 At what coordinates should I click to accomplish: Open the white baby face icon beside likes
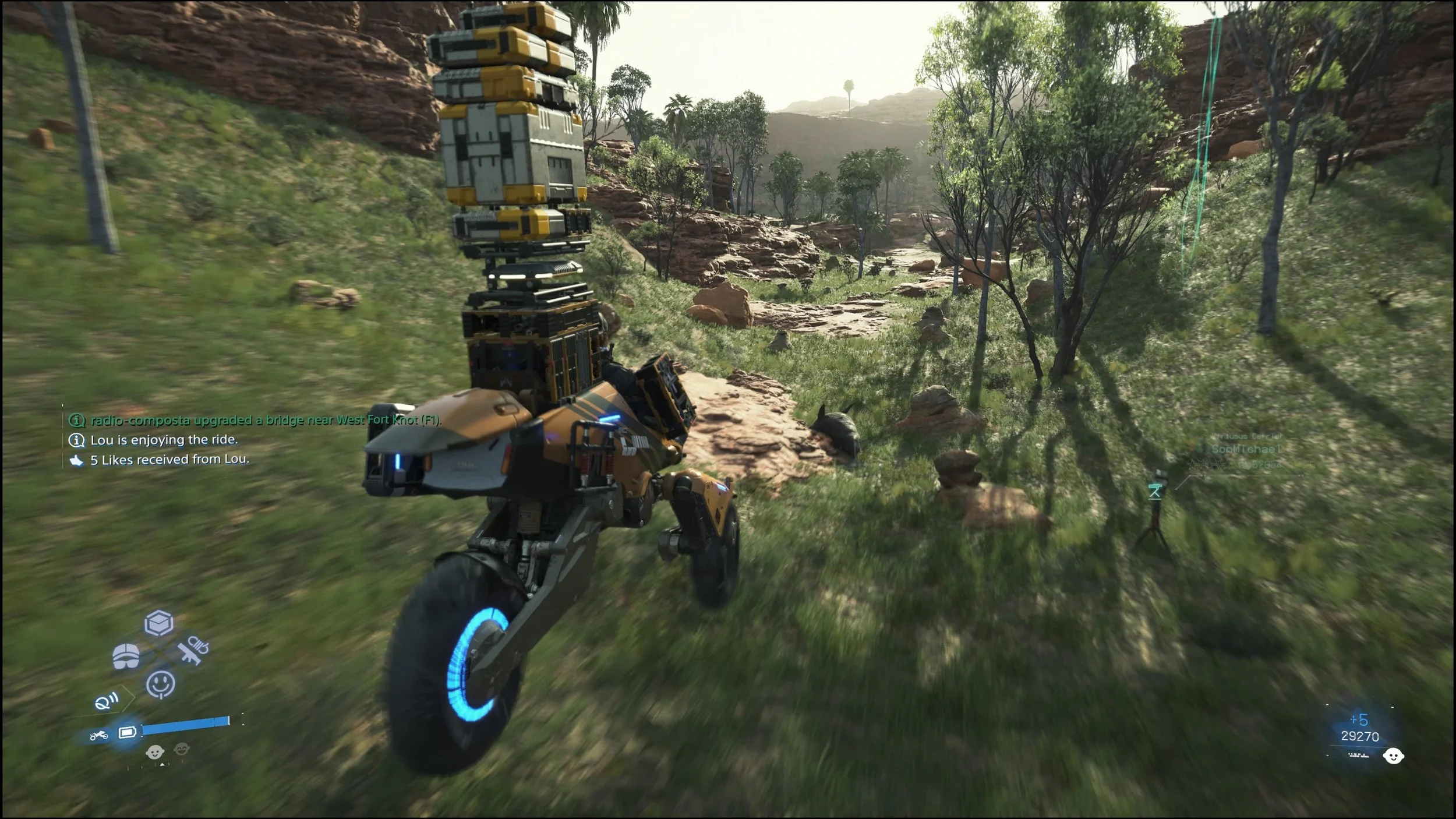[x=1393, y=756]
